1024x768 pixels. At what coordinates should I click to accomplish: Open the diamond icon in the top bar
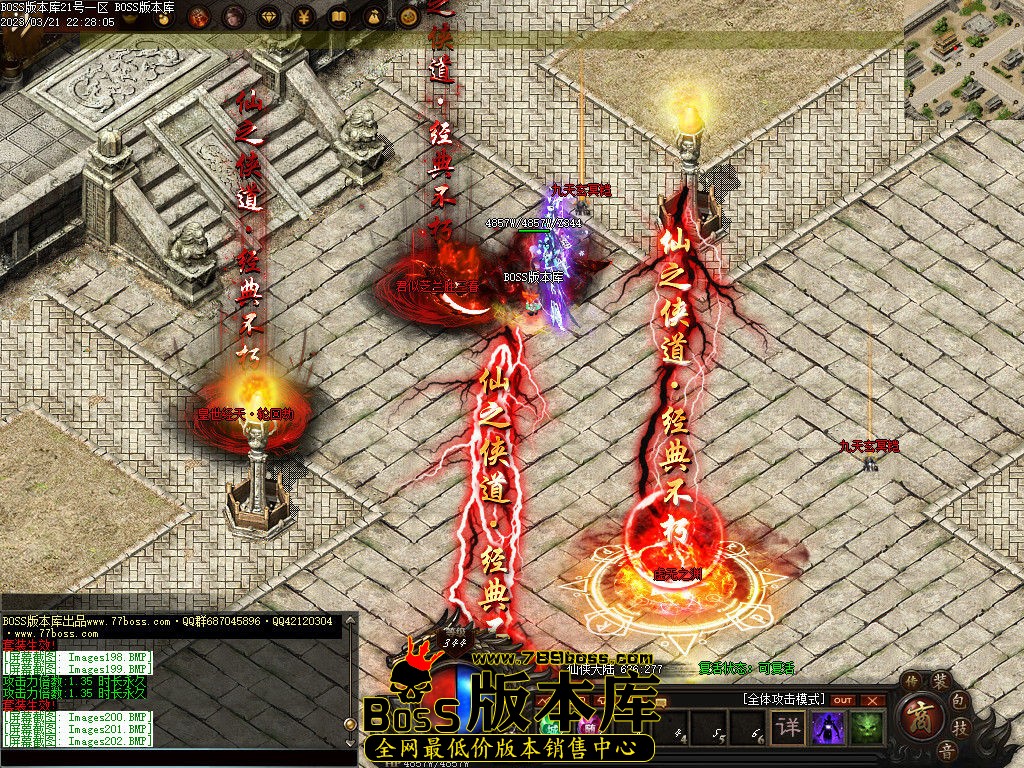tap(269, 17)
